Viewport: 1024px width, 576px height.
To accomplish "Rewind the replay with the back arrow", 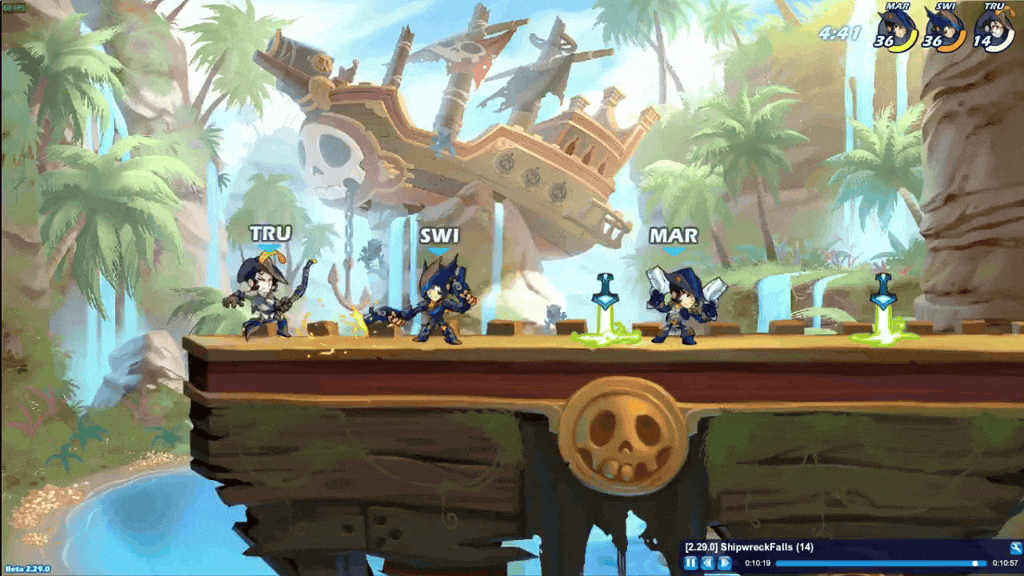I will click(x=707, y=563).
